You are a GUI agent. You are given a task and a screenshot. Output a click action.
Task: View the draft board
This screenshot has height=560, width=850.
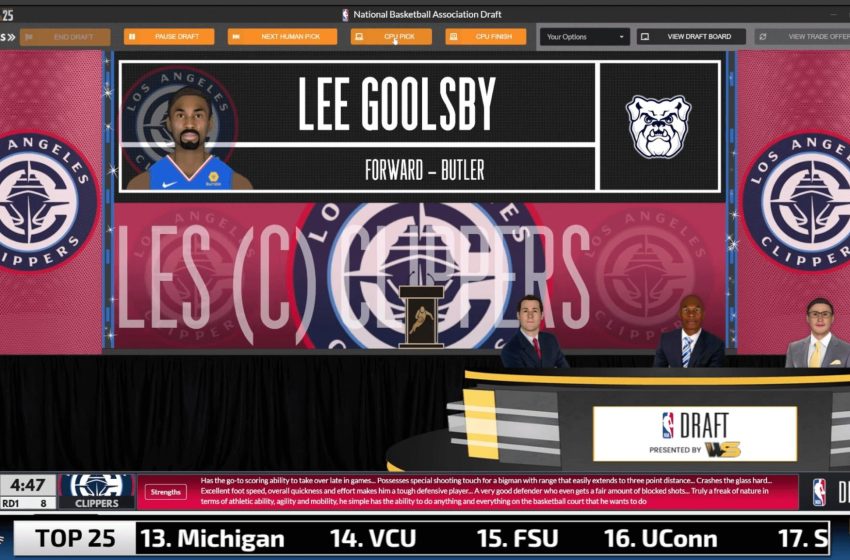[691, 37]
